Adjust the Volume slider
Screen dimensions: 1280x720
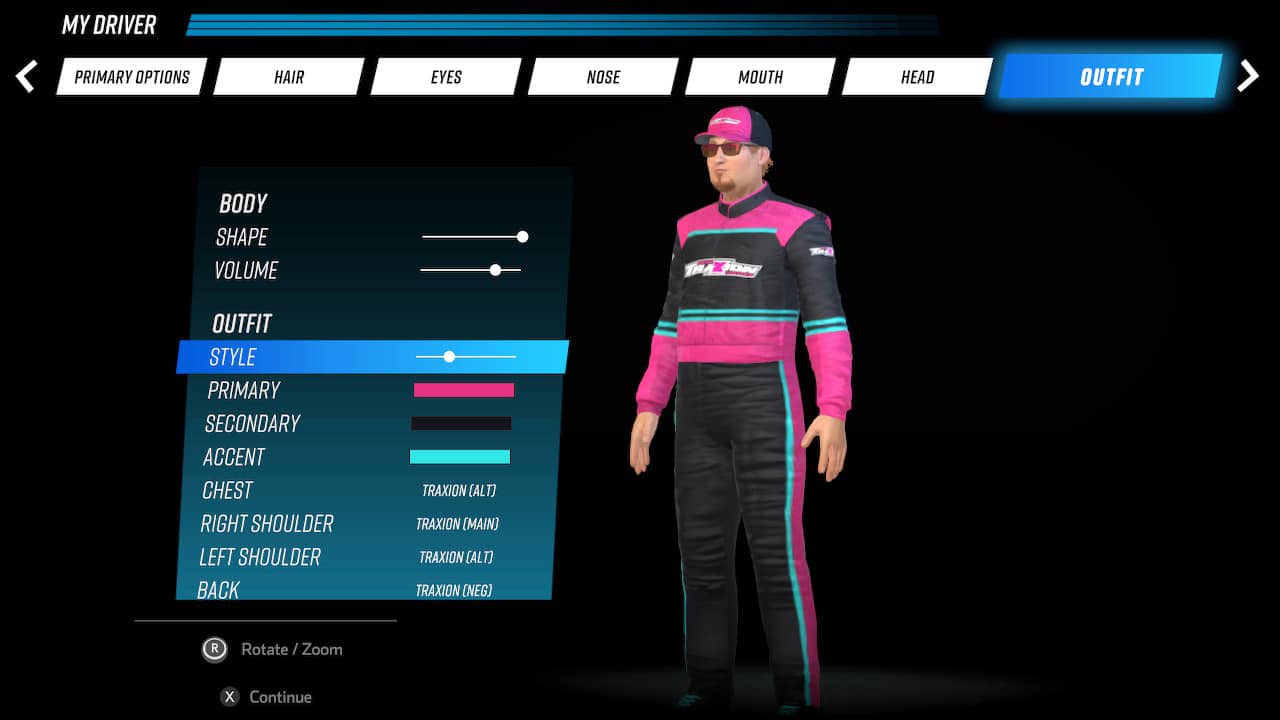(494, 270)
